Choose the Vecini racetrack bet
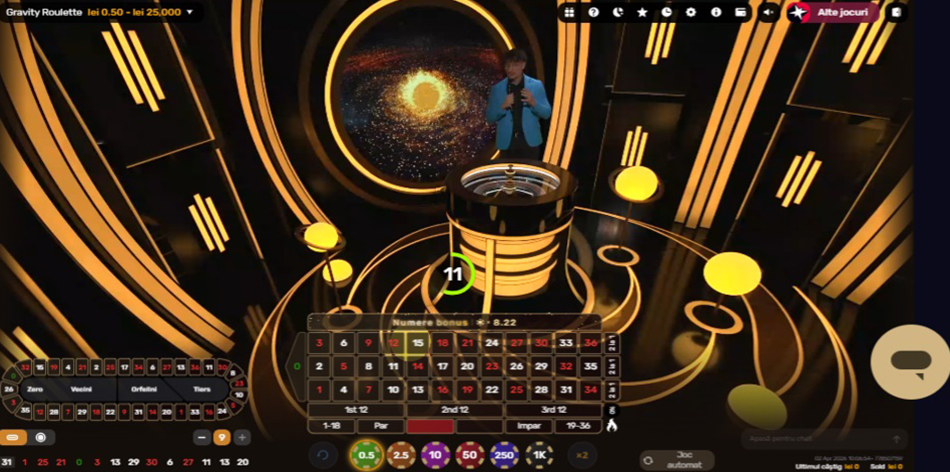The height and width of the screenshot is (472, 950). click(x=81, y=388)
